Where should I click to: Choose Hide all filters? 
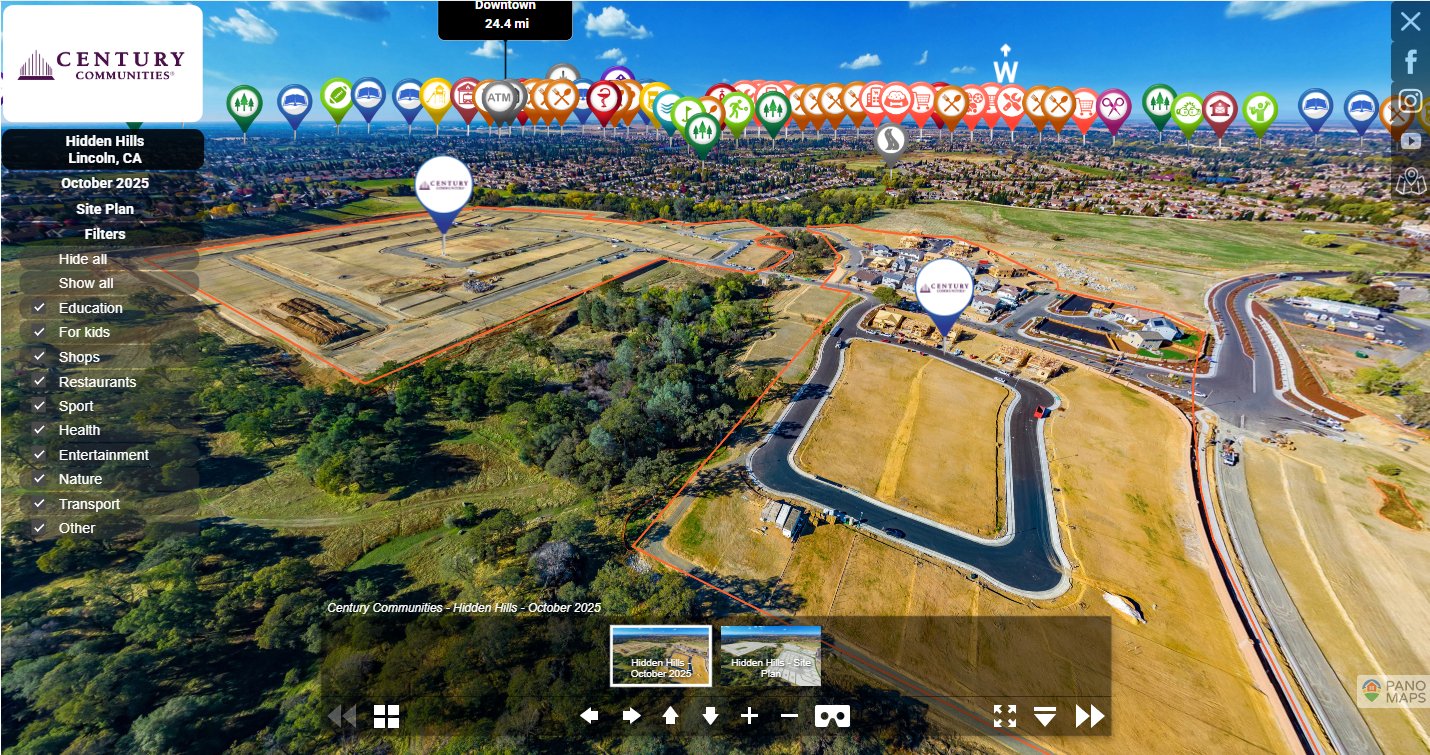click(x=83, y=259)
